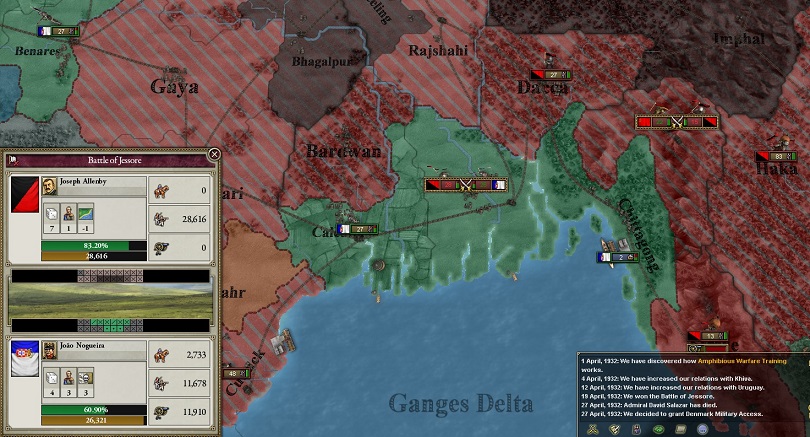
Task: Select leader Joseph Allenby's portrait
Action: pos(49,184)
